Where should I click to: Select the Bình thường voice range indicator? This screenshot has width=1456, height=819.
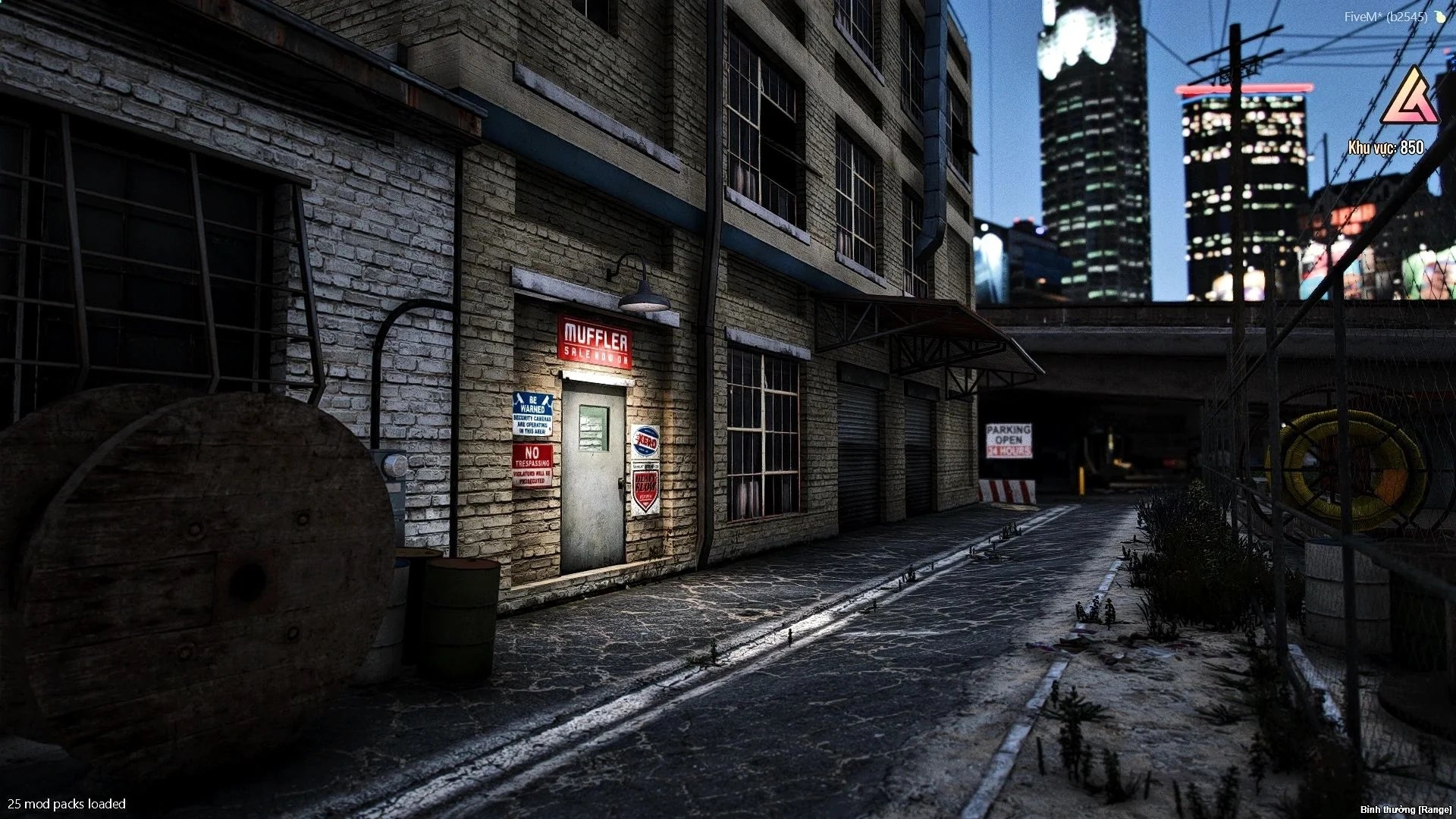(1405, 810)
